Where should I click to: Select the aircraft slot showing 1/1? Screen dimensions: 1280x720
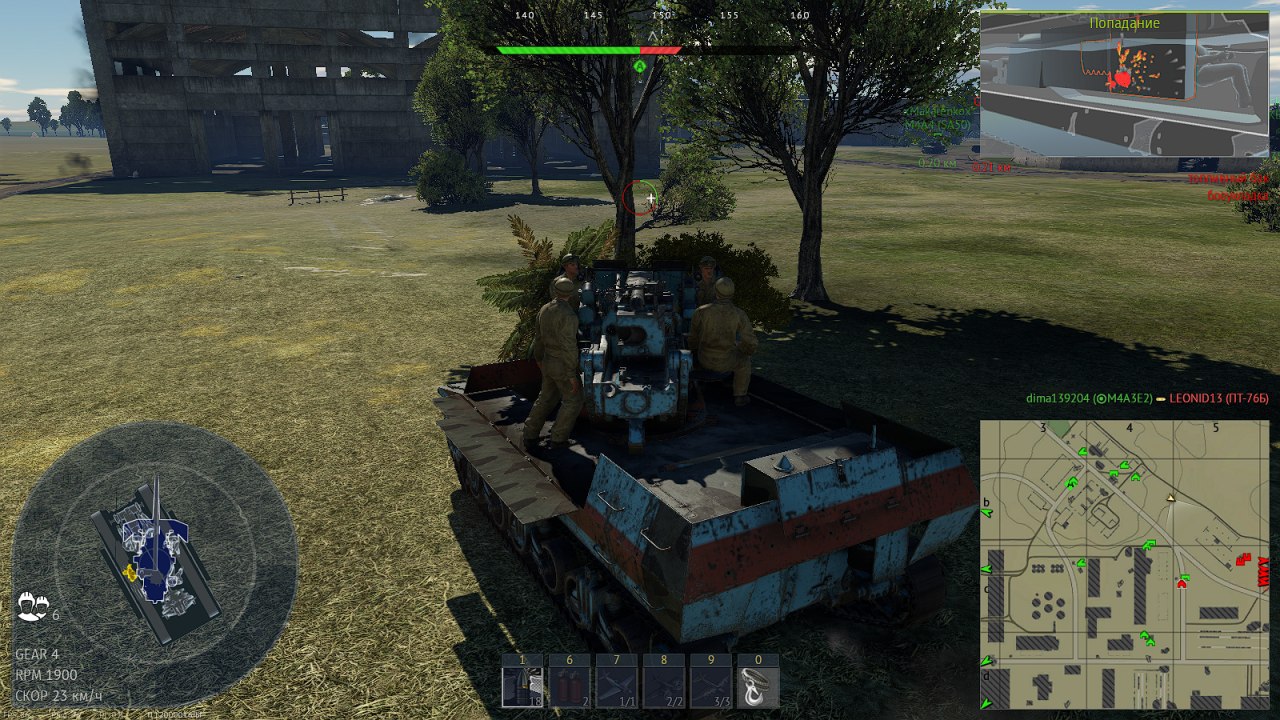(x=616, y=687)
